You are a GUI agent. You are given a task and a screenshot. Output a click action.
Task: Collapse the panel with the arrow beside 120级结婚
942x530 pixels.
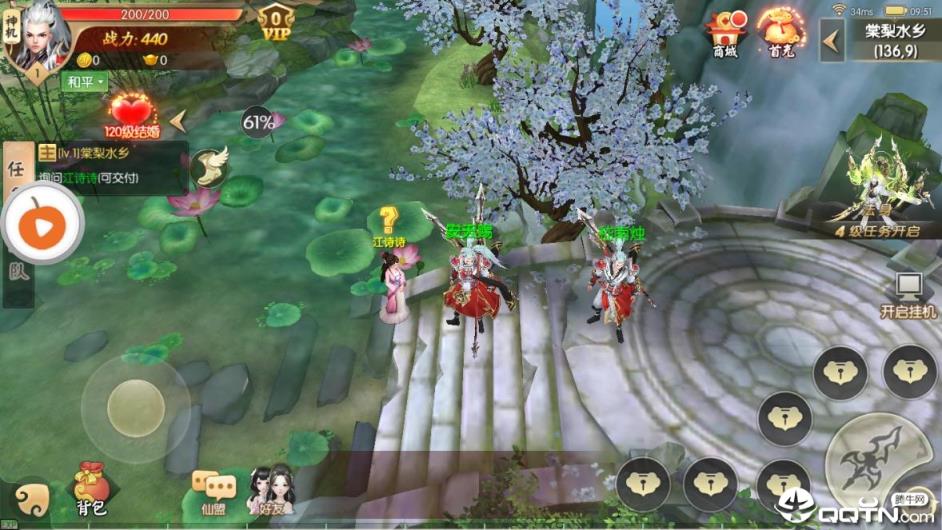(x=178, y=121)
